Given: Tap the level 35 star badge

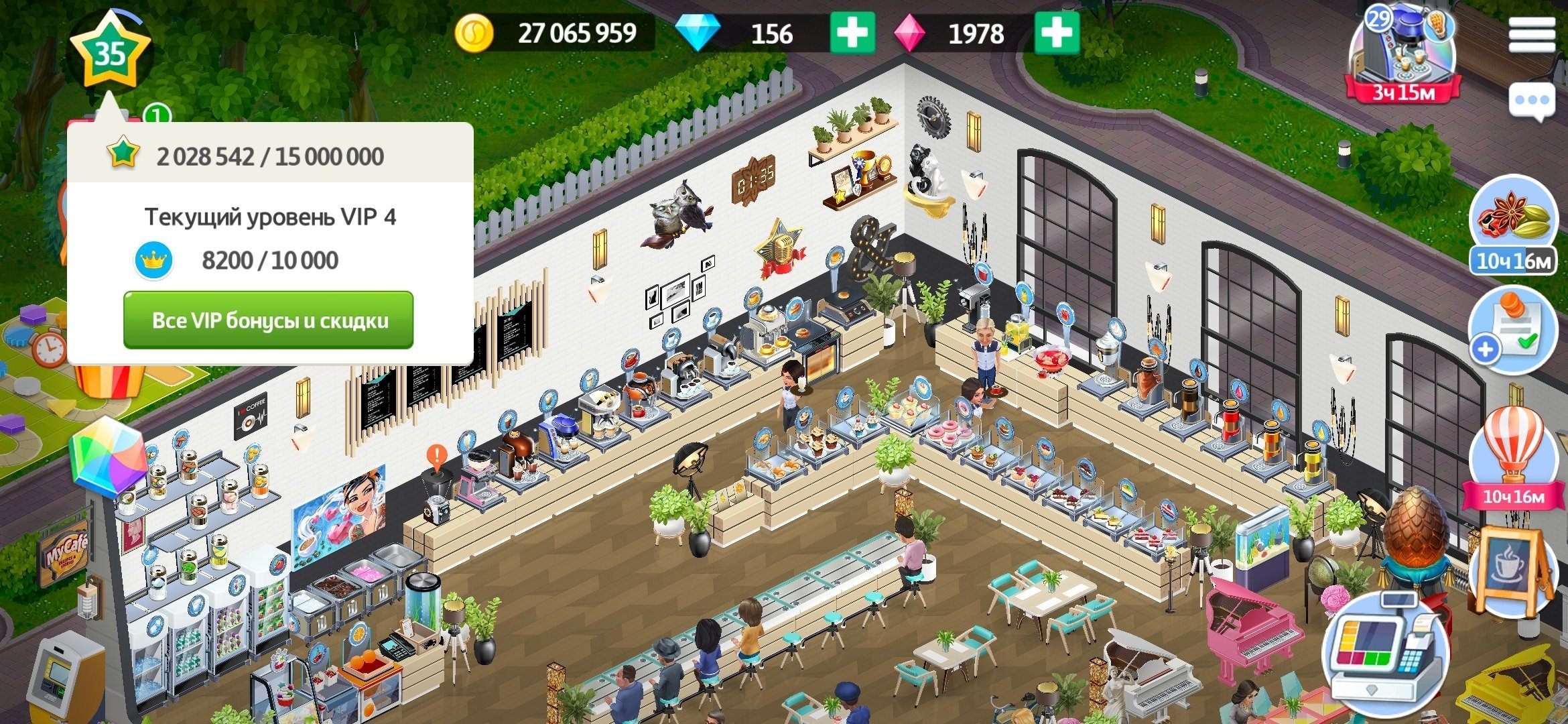Looking at the screenshot, I should pyautogui.click(x=110, y=52).
